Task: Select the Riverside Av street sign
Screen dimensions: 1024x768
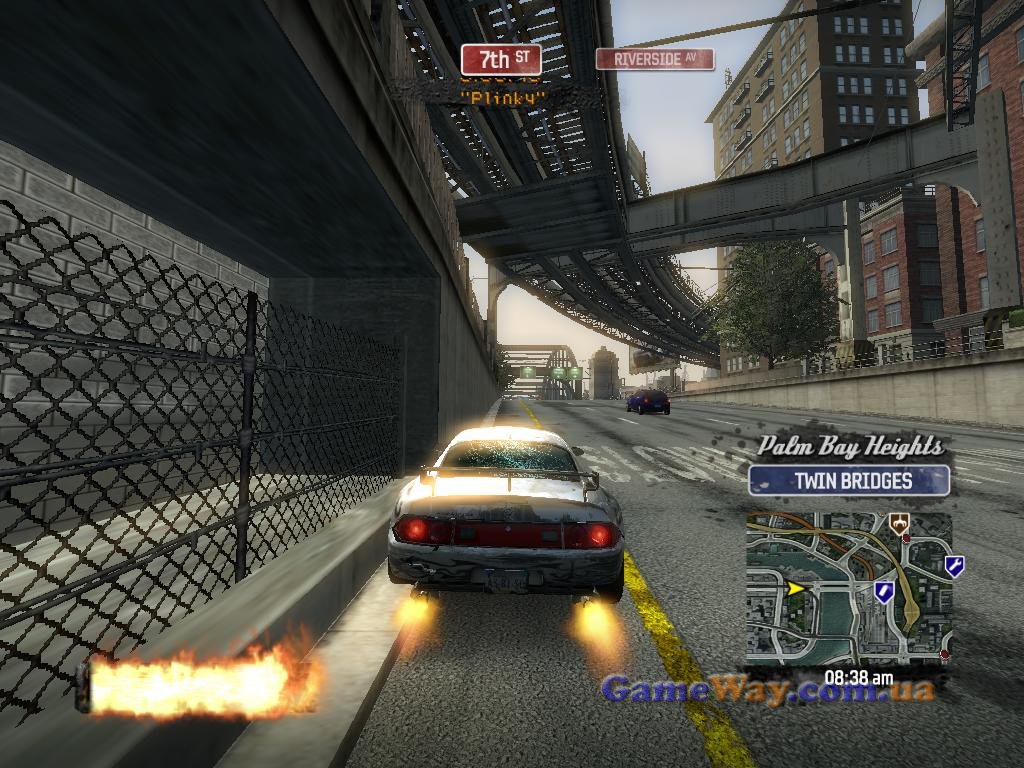Action: coord(655,59)
